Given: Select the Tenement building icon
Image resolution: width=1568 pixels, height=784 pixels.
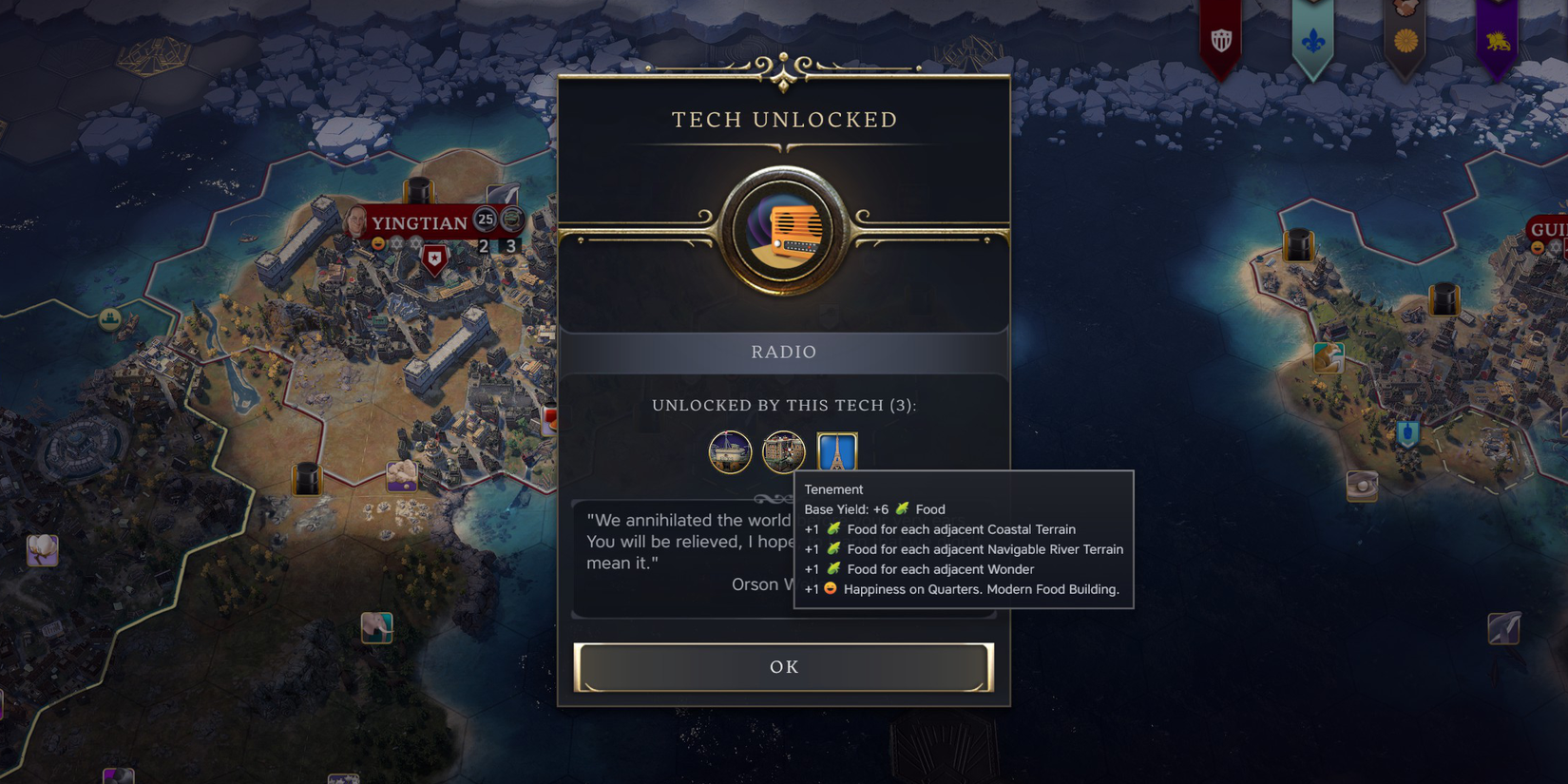Looking at the screenshot, I should coord(784,451).
